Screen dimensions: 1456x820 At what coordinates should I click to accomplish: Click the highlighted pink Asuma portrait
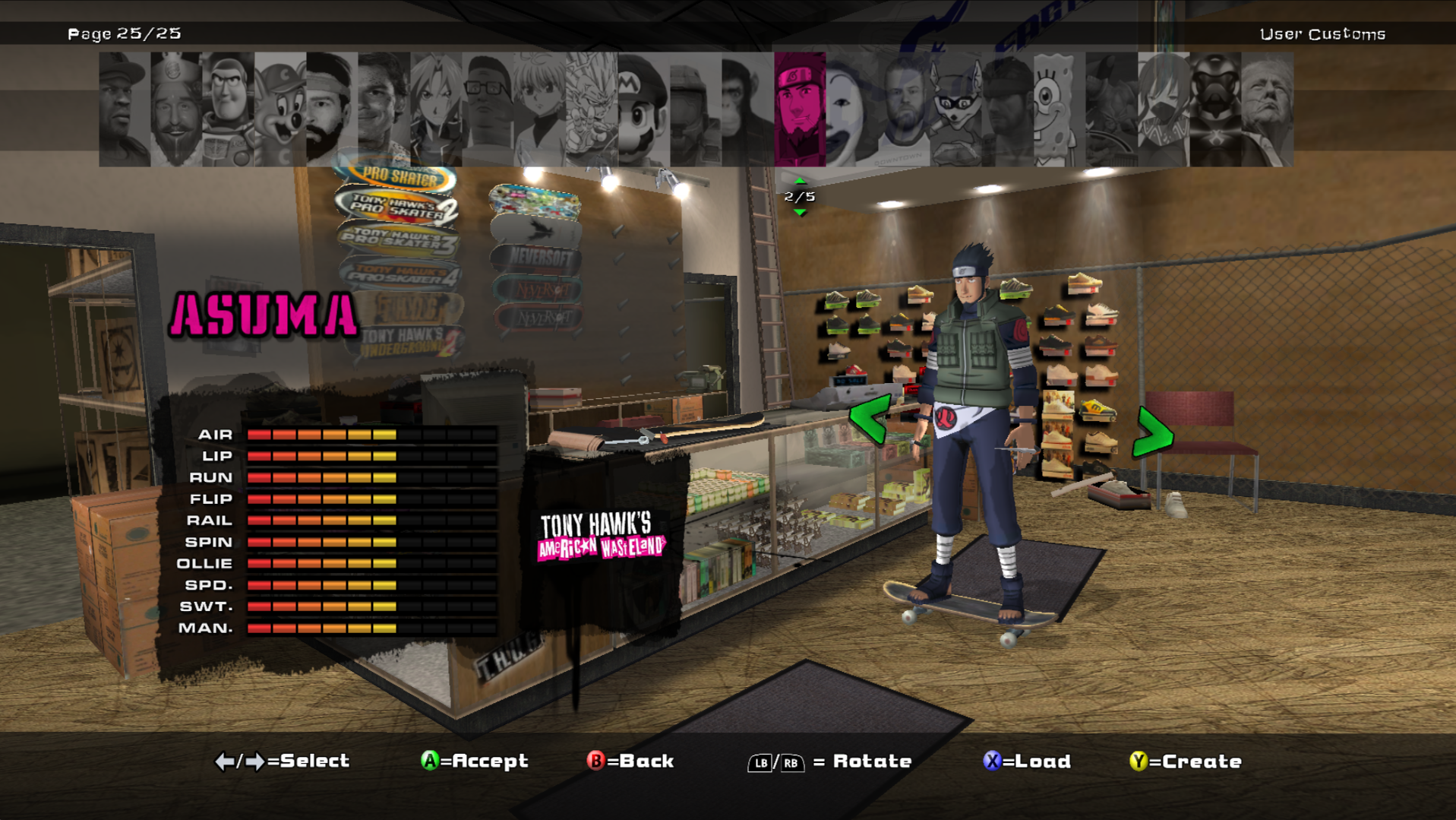[800, 109]
